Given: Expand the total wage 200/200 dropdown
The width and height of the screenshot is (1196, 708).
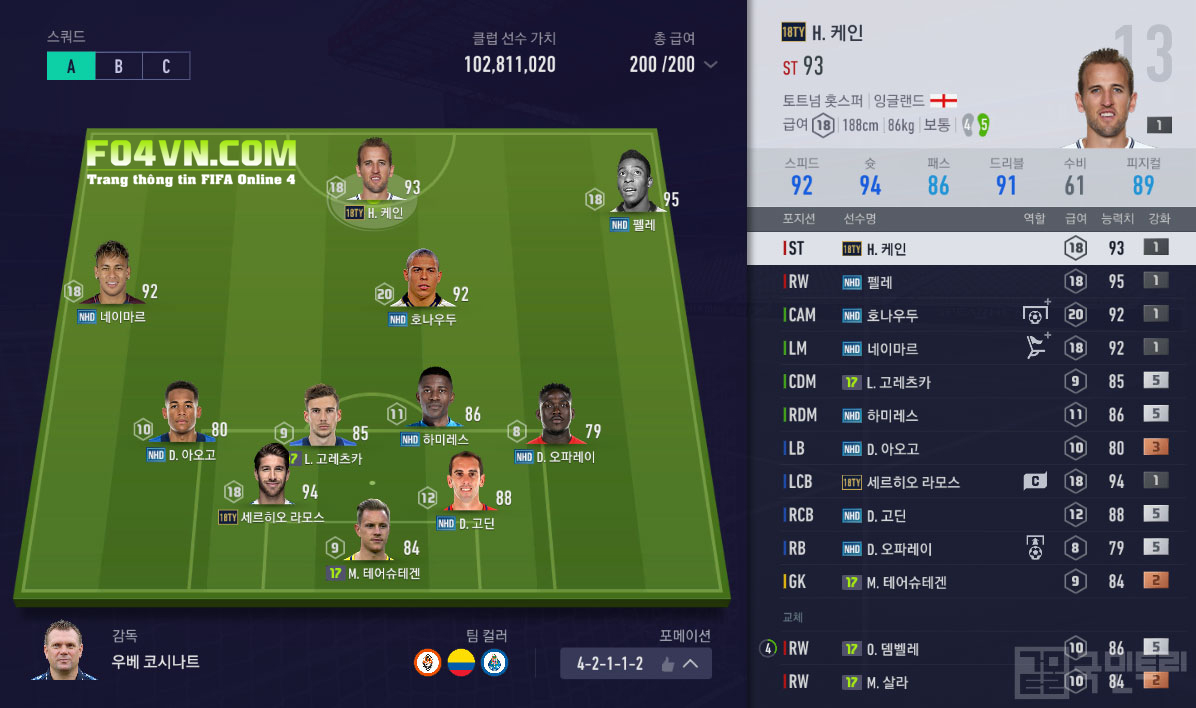Looking at the screenshot, I should [x=711, y=65].
